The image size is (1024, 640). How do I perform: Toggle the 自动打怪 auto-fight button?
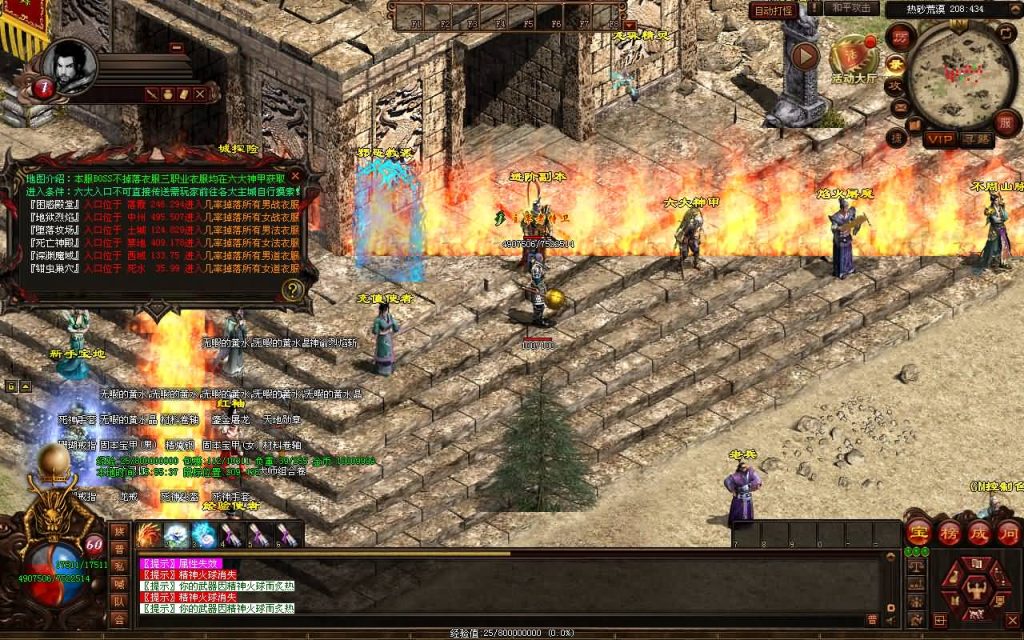773,11
